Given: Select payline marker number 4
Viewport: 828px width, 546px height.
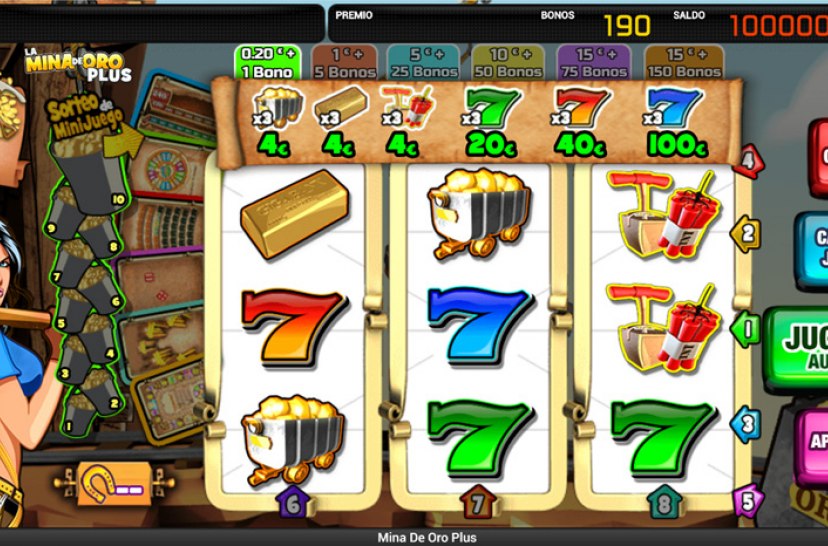Looking at the screenshot, I should tap(747, 160).
